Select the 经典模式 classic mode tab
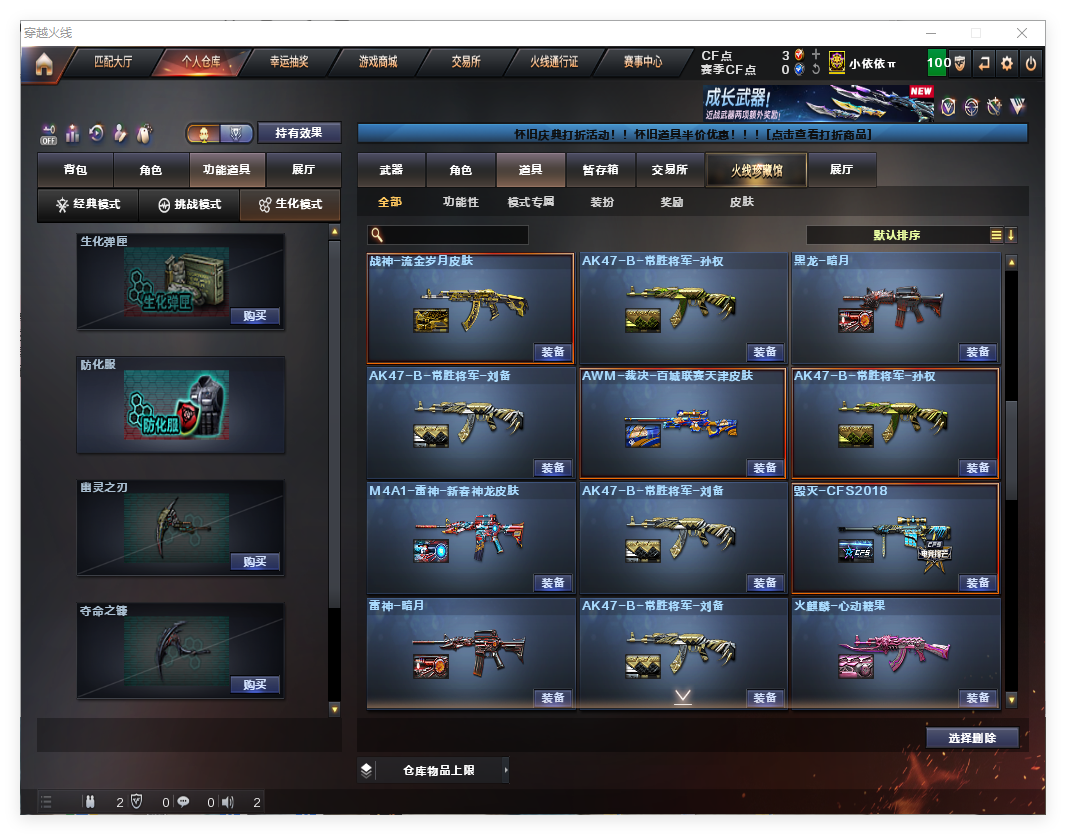Viewport: 1066px width, 835px height. coord(88,205)
